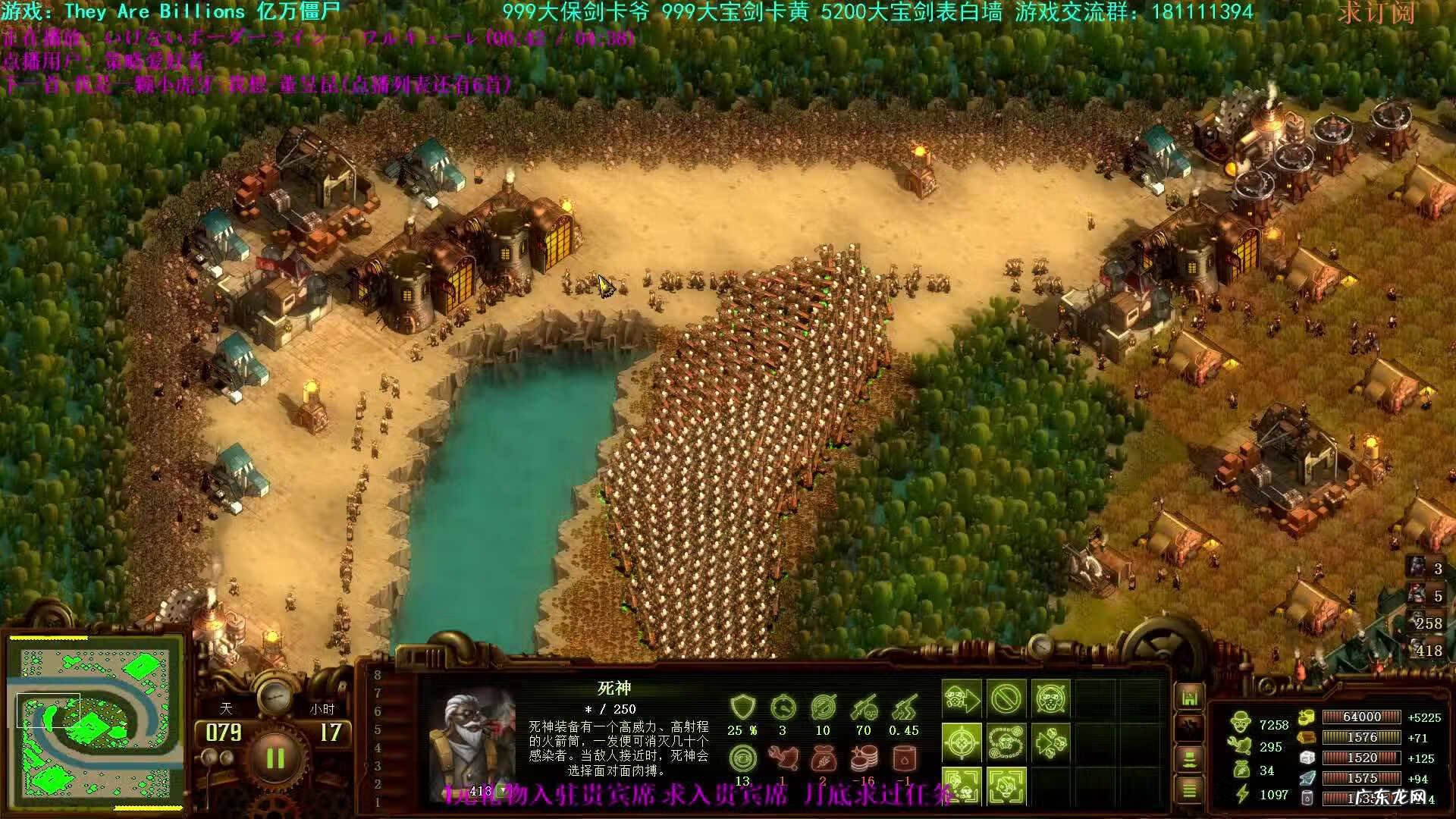Activate the crosshair target command

tap(962, 742)
